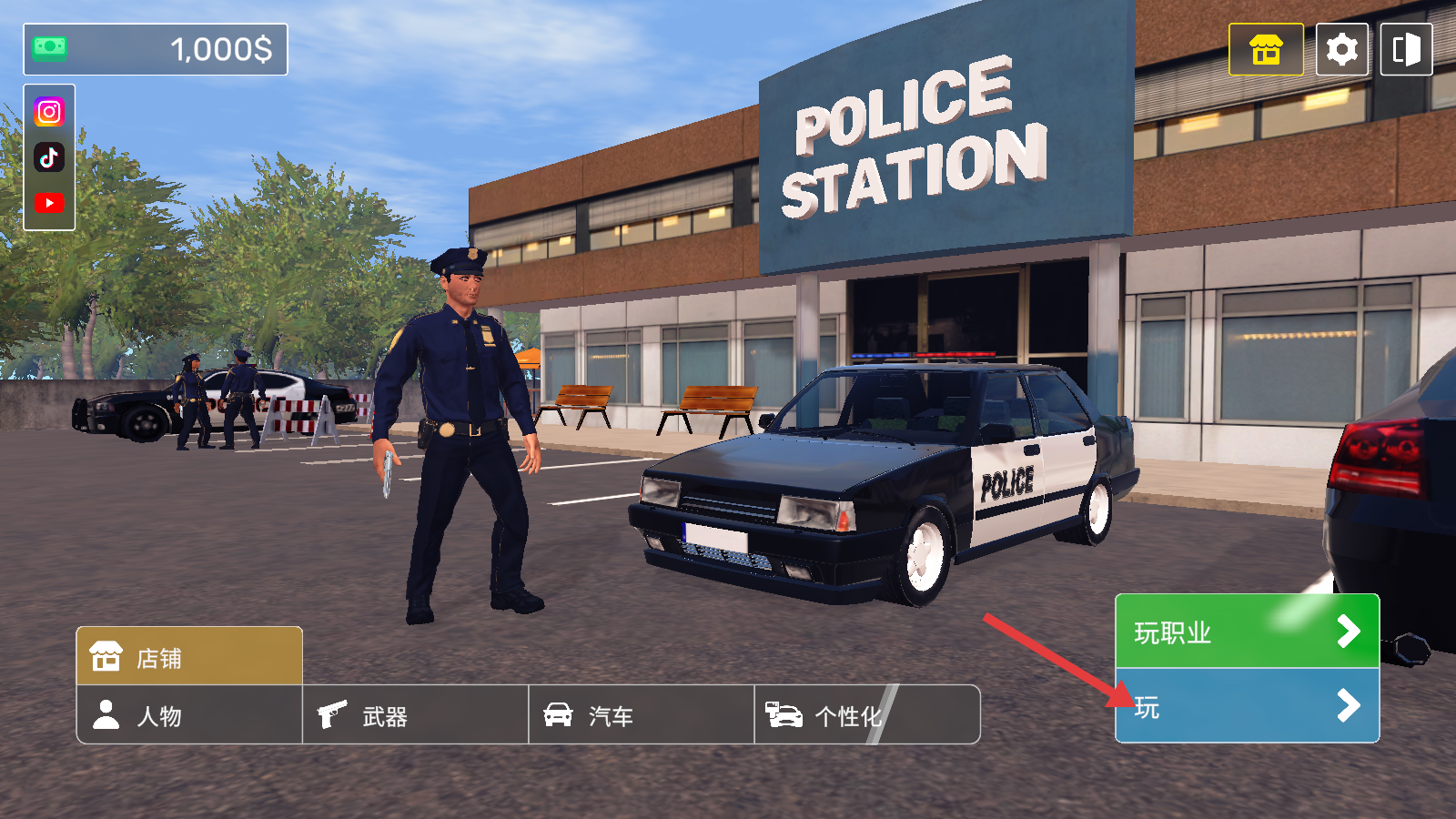
Task: Click the exit door icon
Action: point(1406,49)
